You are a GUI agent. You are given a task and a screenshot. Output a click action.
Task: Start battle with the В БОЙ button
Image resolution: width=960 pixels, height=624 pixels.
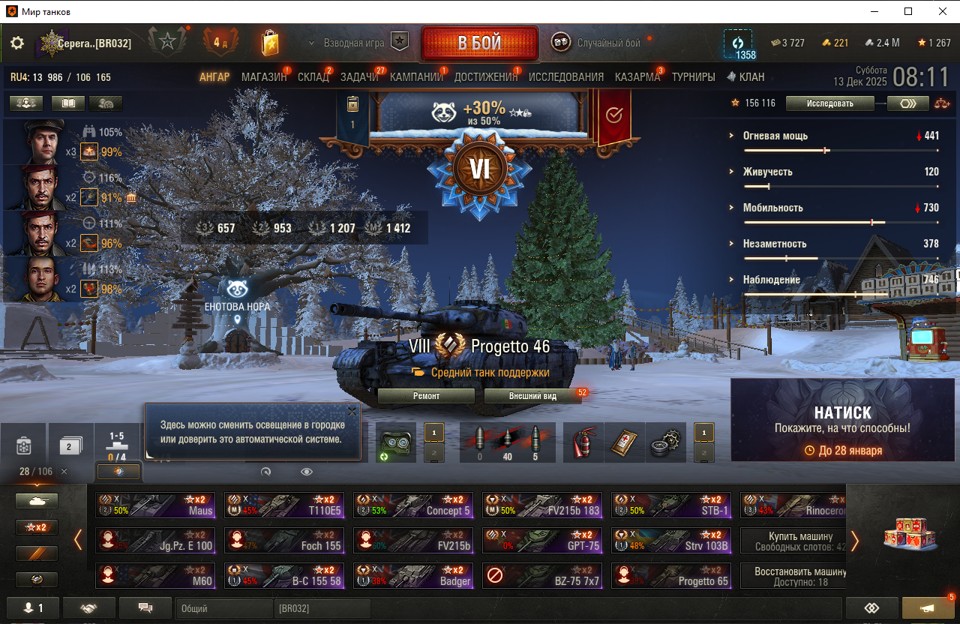pos(479,44)
